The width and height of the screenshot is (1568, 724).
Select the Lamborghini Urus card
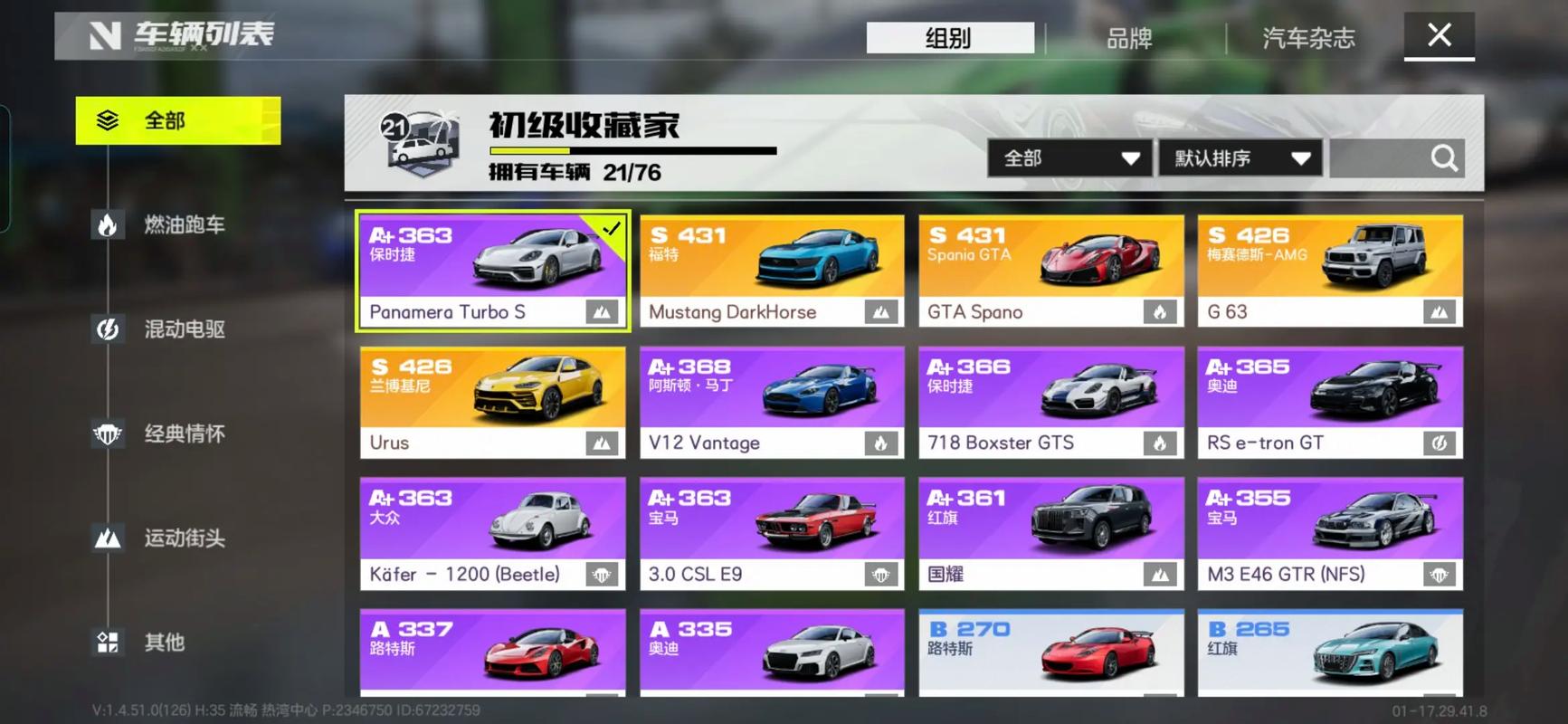492,402
